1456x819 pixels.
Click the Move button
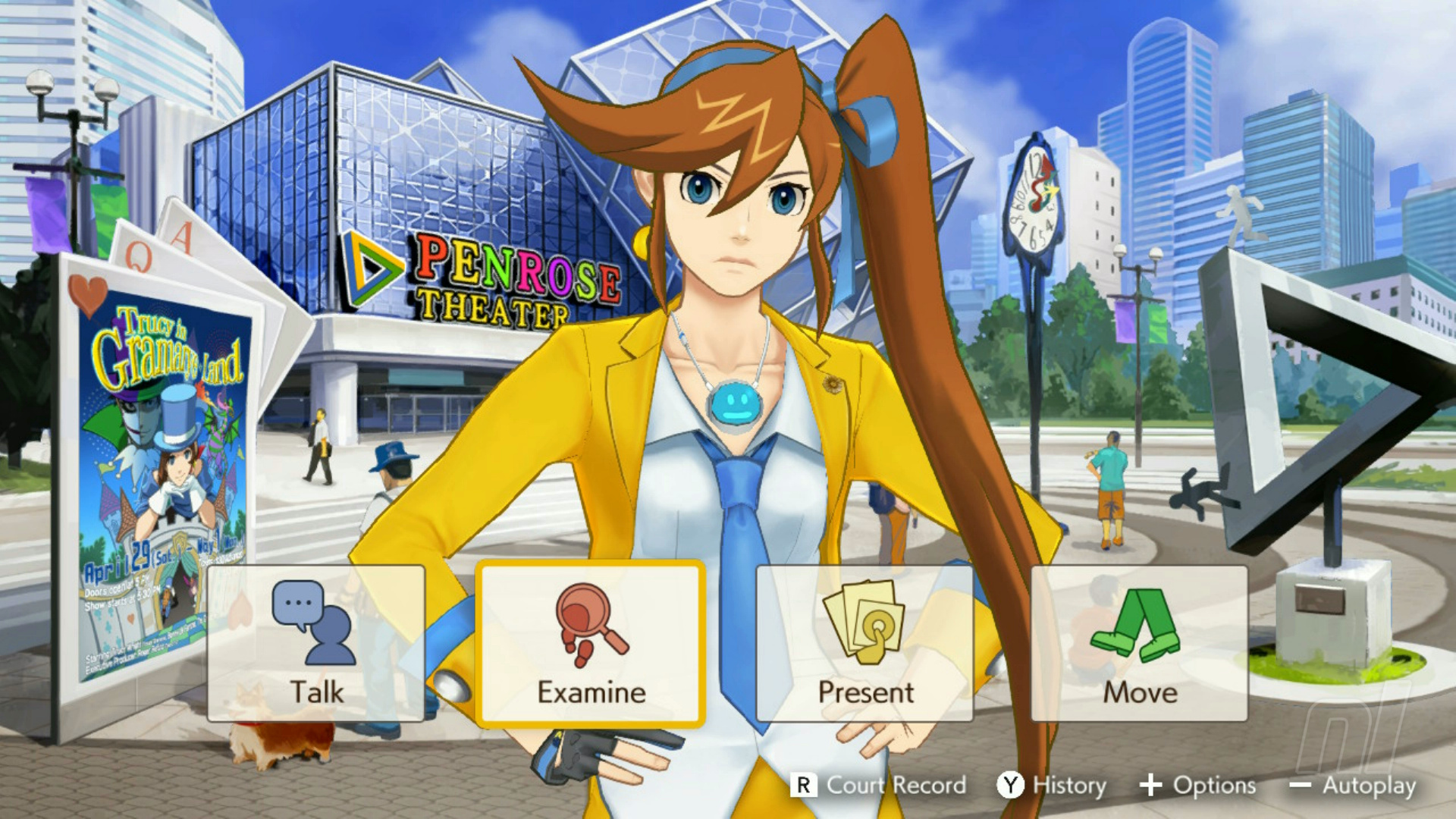[1139, 643]
